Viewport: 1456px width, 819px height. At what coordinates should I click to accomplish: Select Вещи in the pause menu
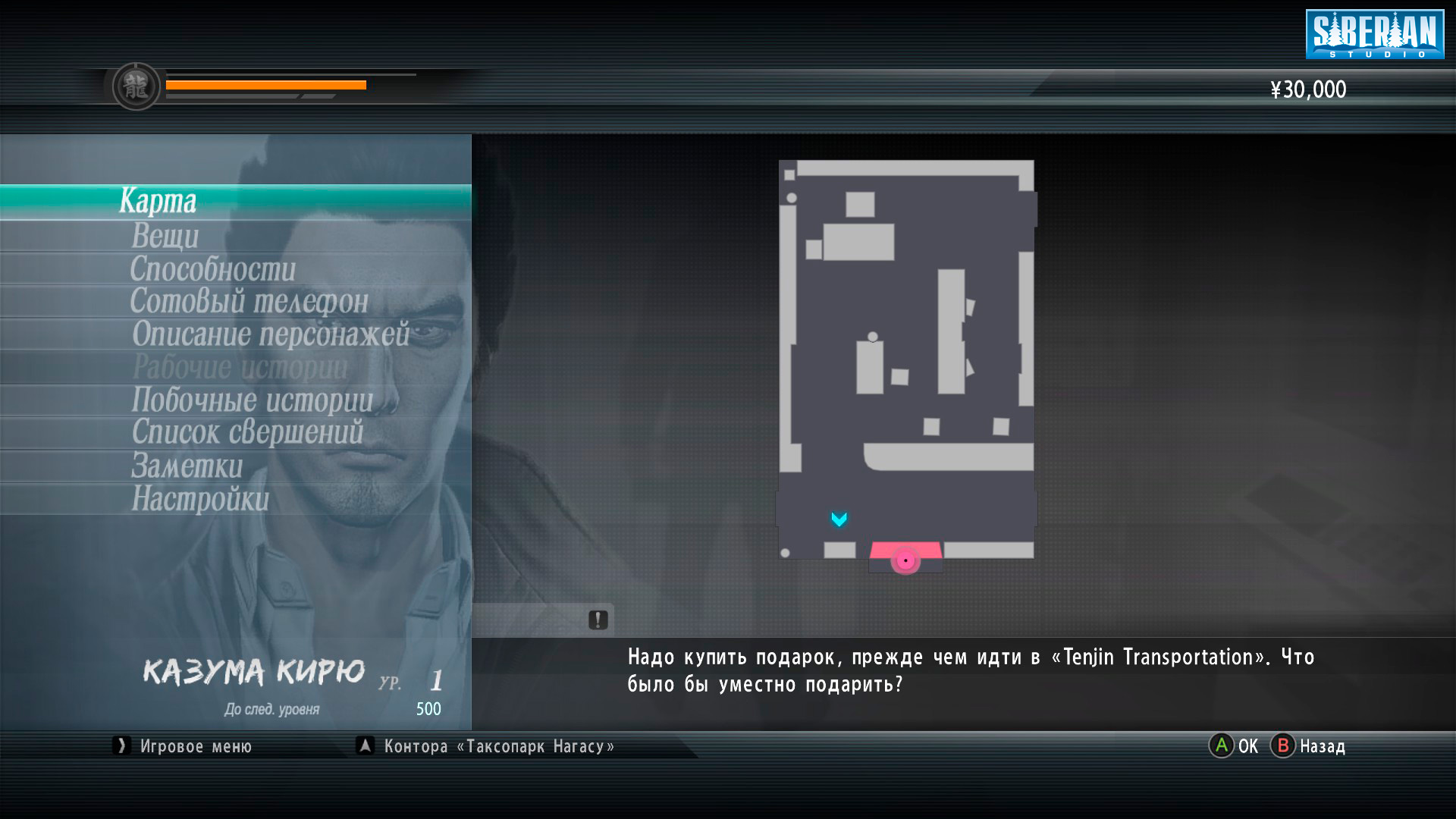(165, 236)
